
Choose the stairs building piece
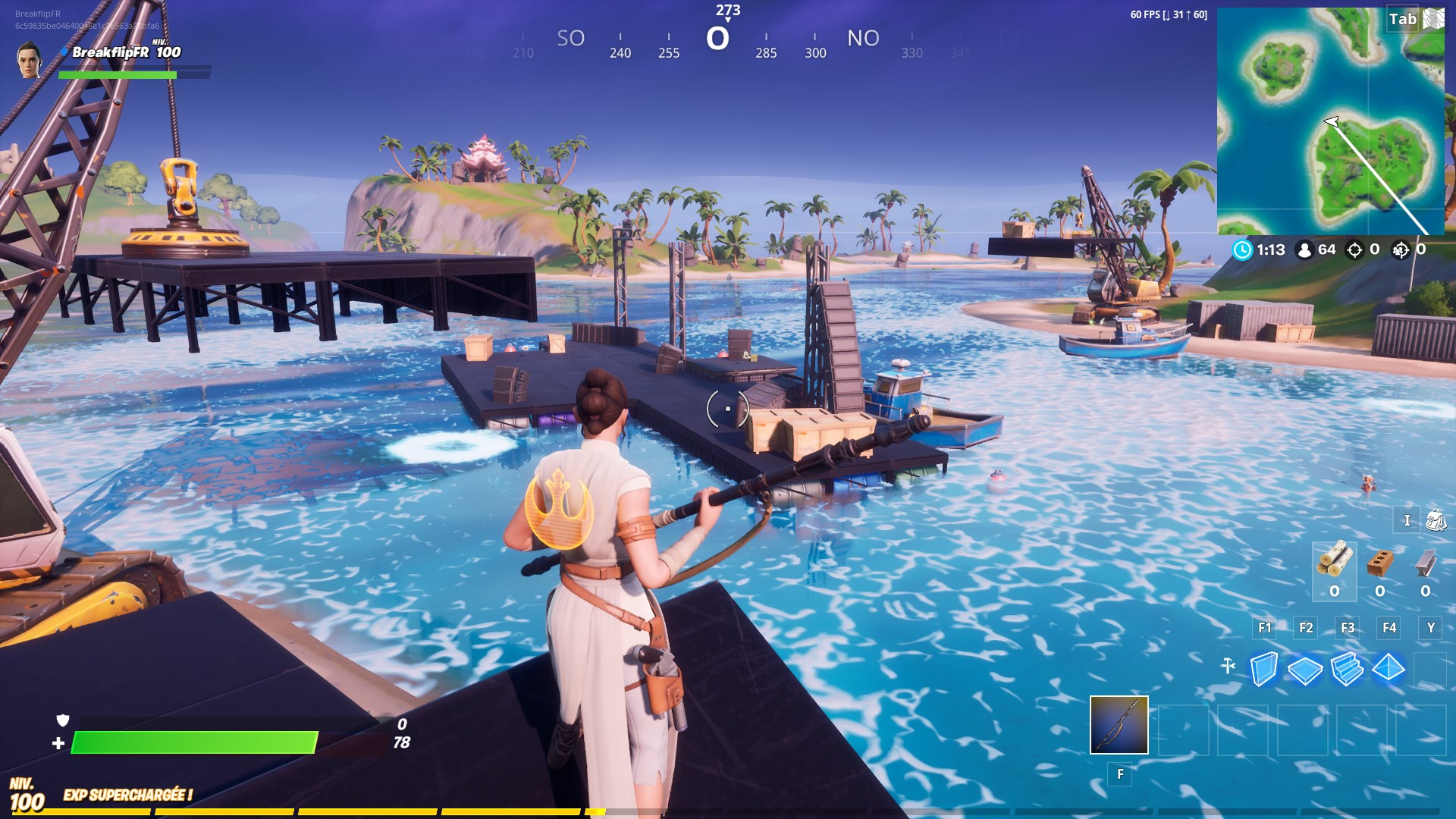pyautogui.click(x=1347, y=669)
